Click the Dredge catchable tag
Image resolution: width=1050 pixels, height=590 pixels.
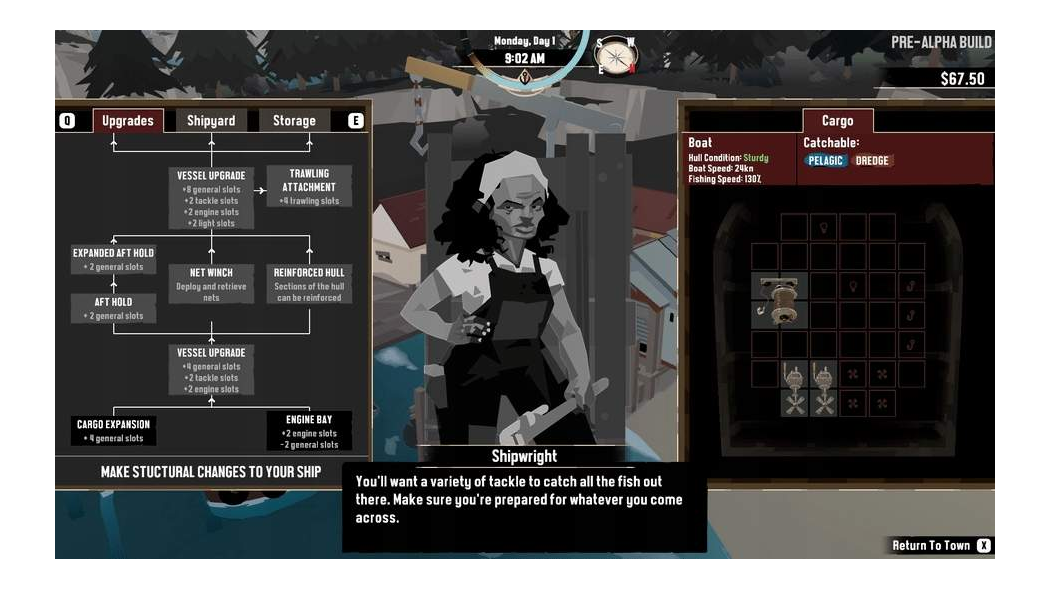872,161
